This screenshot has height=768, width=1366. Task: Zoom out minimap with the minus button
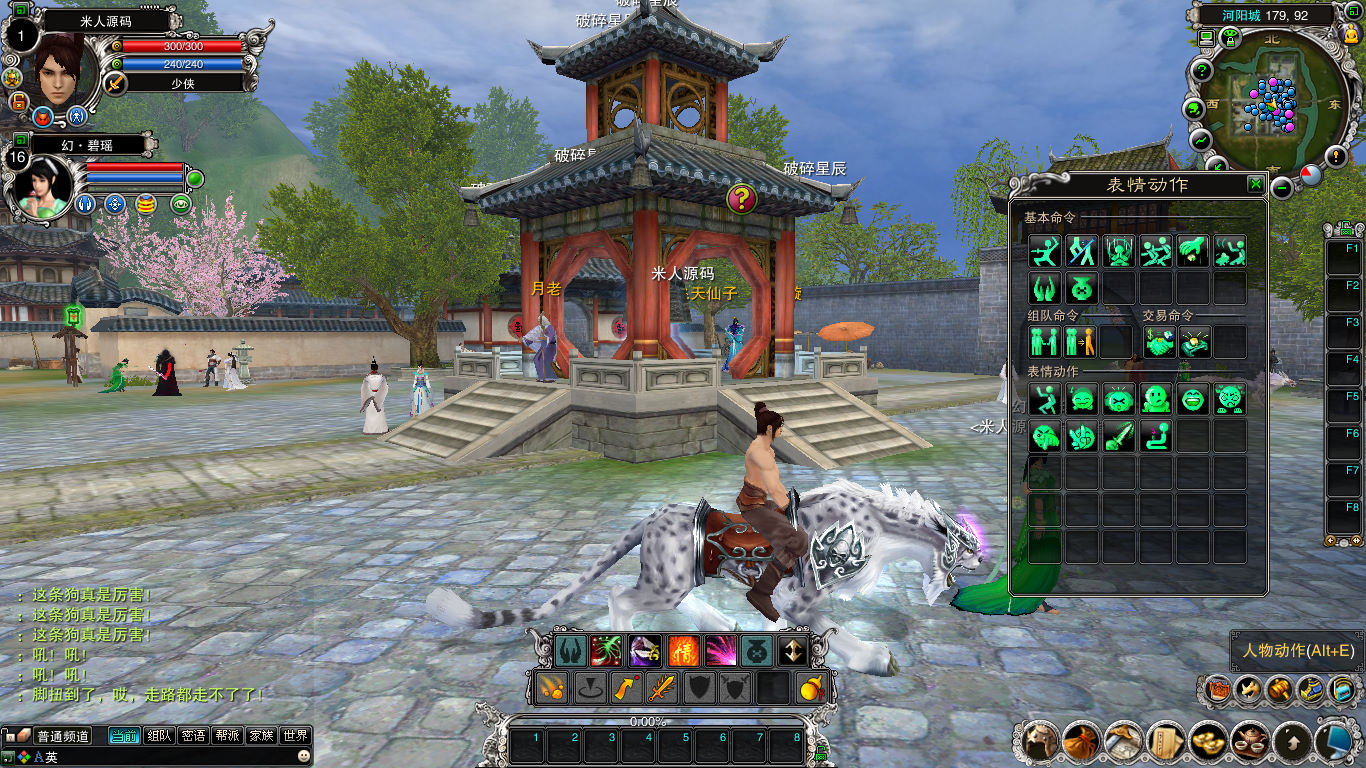1282,187
